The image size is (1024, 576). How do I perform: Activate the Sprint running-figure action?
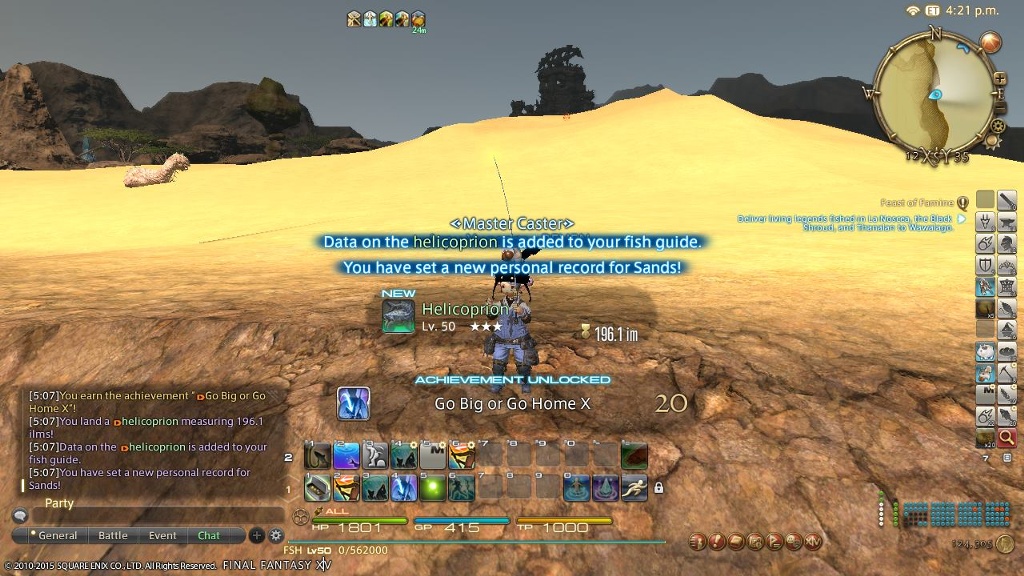click(x=635, y=487)
